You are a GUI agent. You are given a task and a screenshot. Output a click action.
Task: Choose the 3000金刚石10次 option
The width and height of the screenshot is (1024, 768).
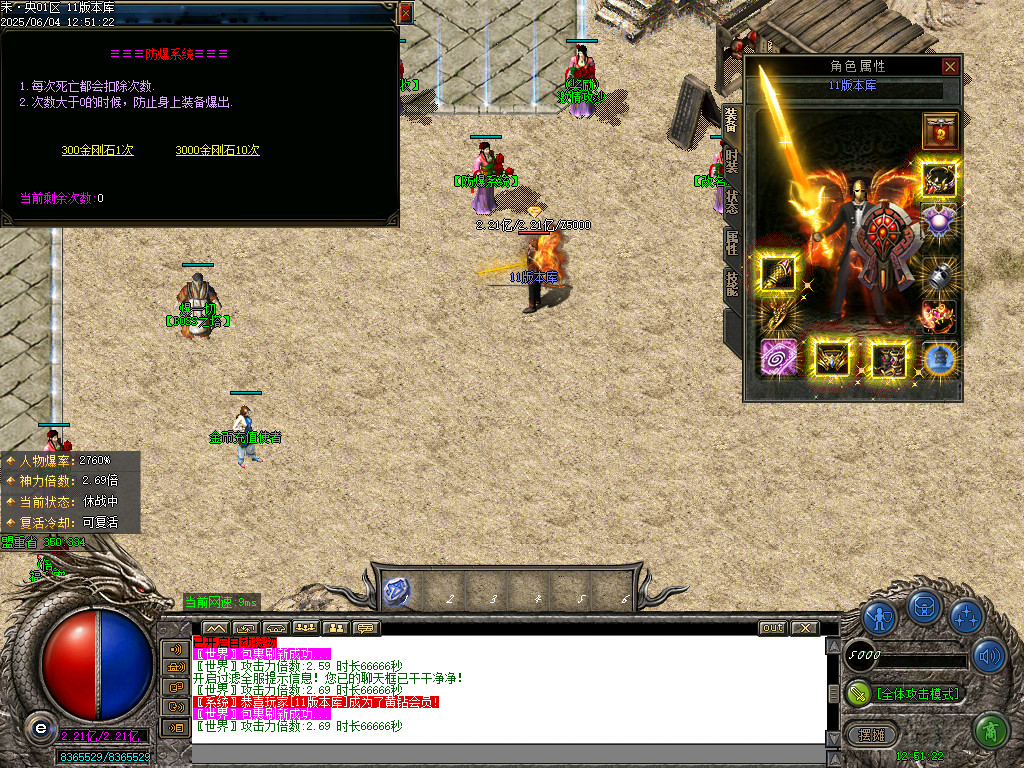point(217,150)
